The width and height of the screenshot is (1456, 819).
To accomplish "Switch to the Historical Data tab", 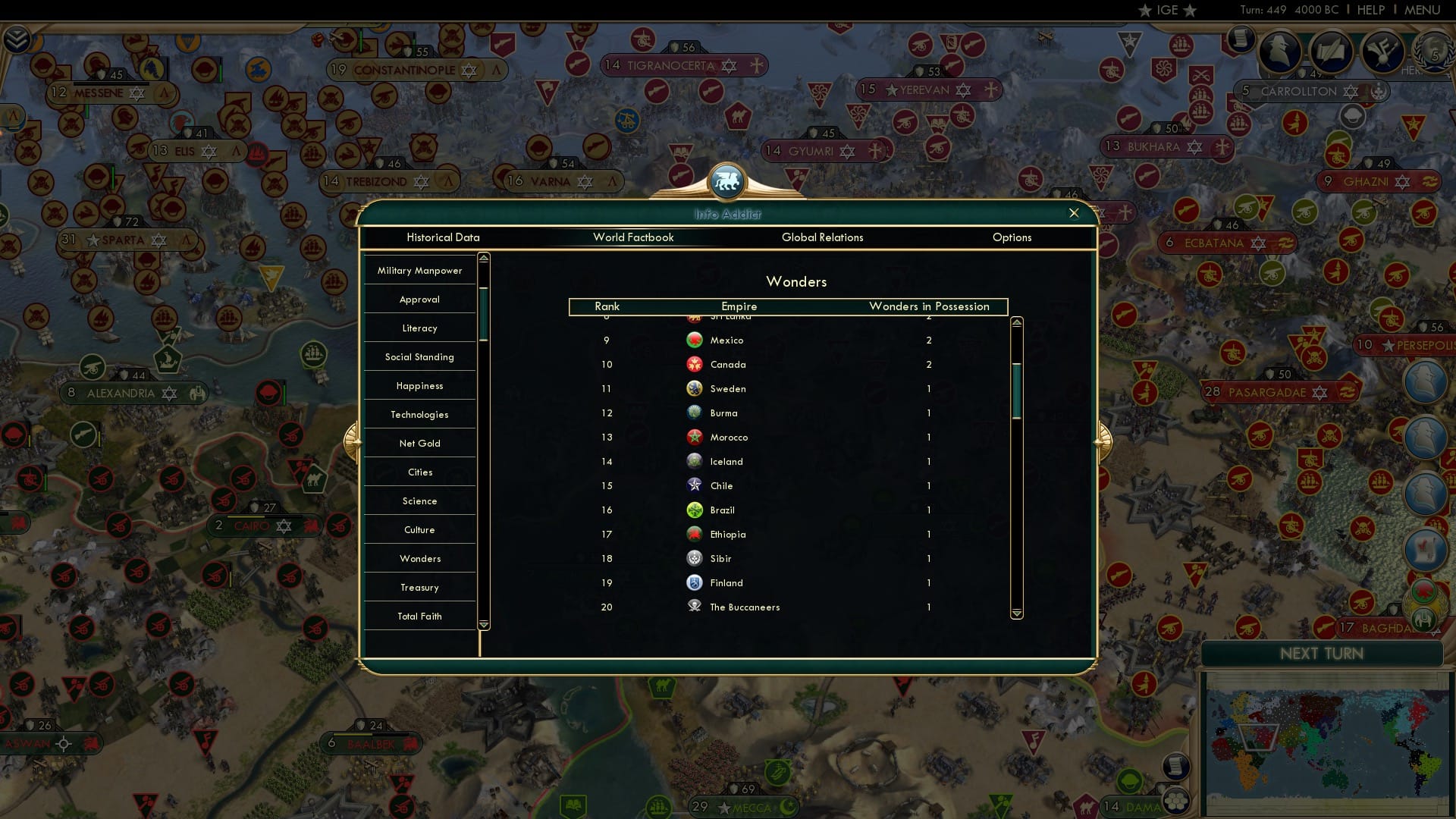I will pos(444,237).
